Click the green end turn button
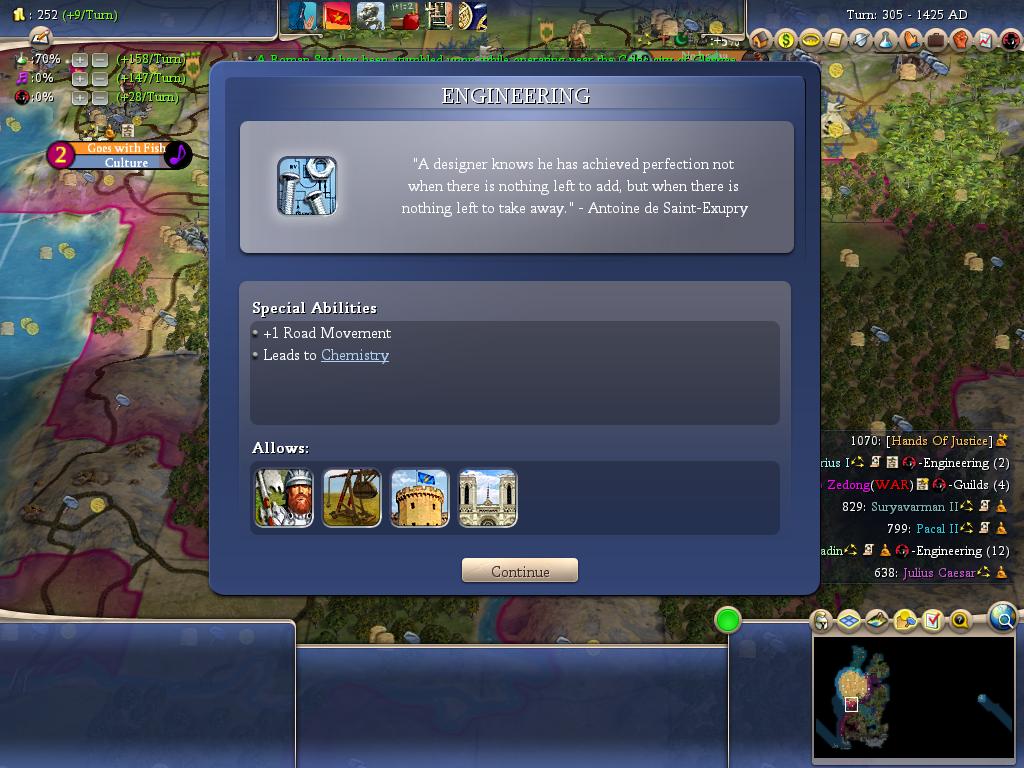The width and height of the screenshot is (1024, 768). pyautogui.click(x=728, y=621)
